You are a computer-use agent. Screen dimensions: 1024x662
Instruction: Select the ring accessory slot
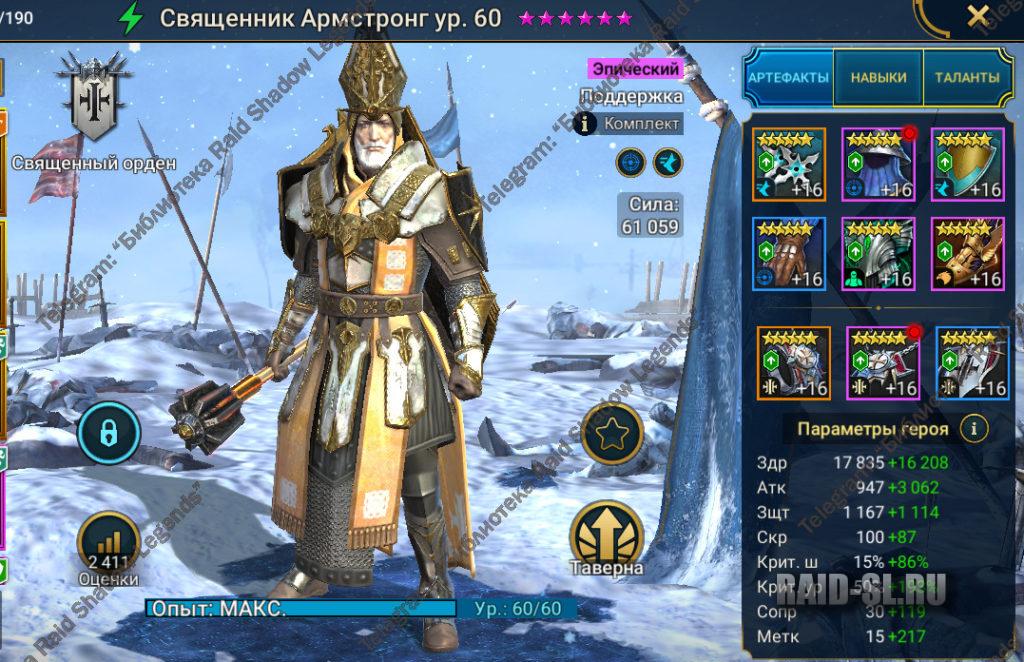coord(793,362)
